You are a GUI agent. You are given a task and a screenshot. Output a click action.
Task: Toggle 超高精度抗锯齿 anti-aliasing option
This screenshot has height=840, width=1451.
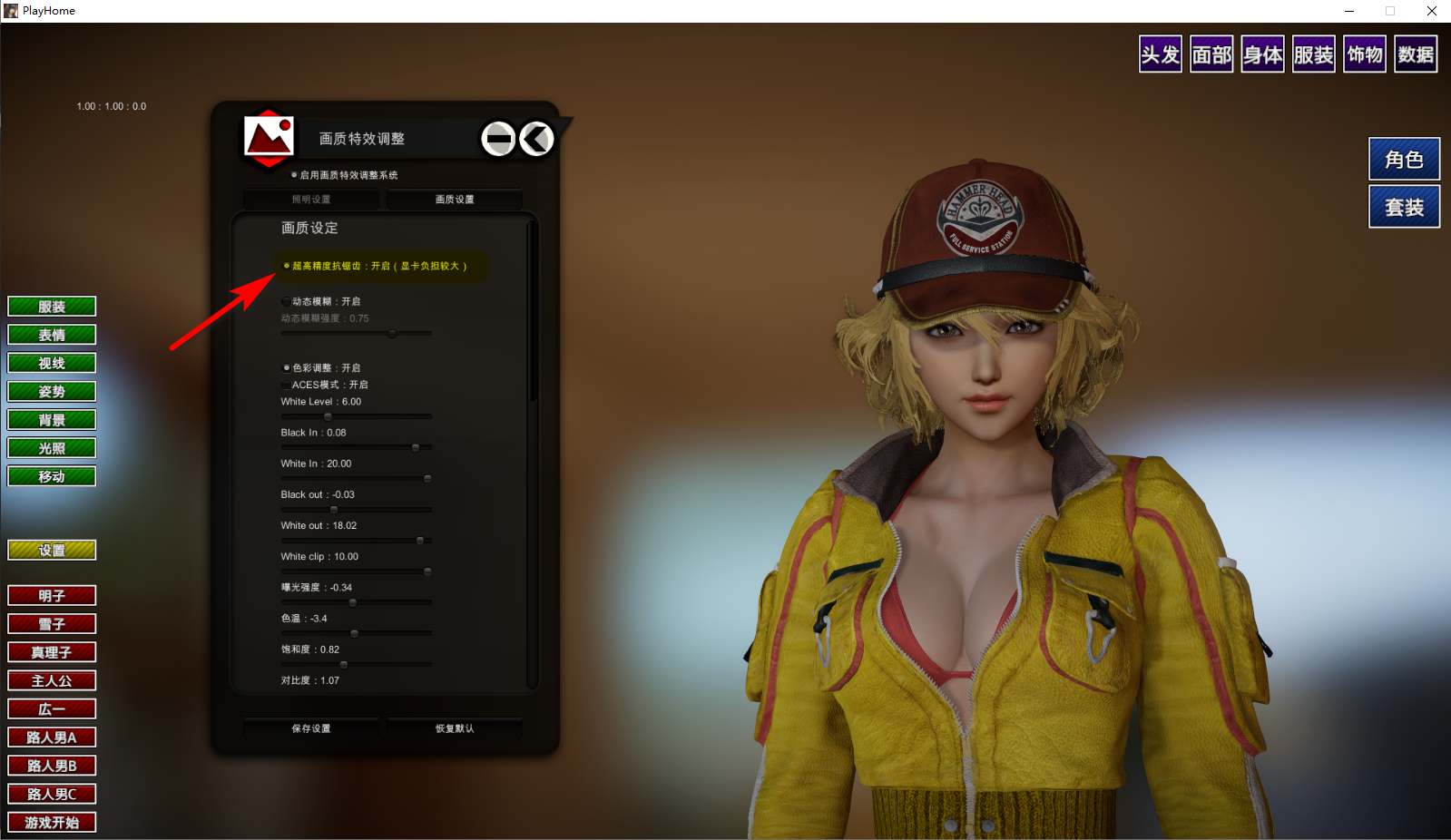[287, 266]
